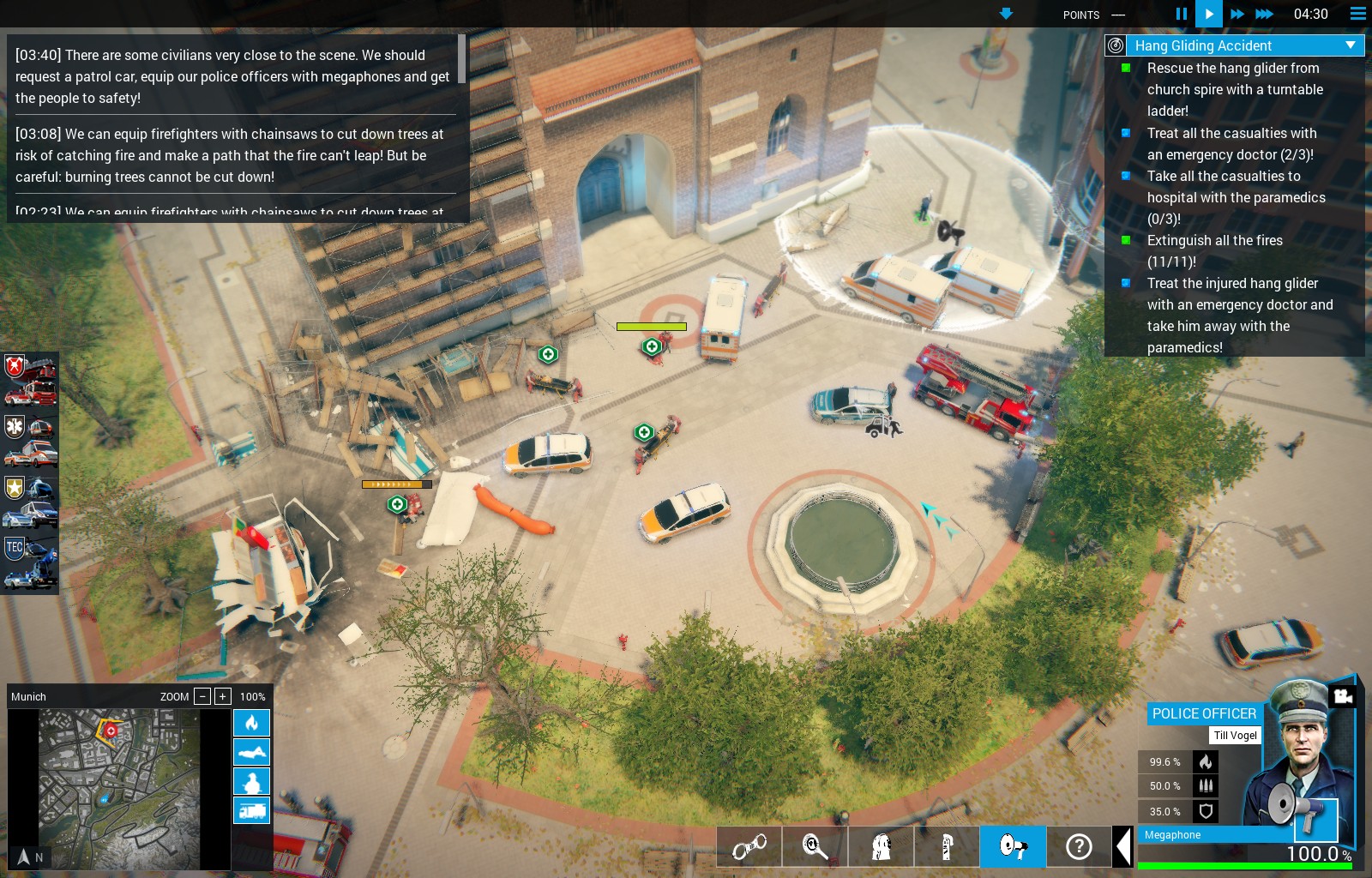The image size is (1372, 878).
Task: Open the question mark help button
Action: (1078, 847)
